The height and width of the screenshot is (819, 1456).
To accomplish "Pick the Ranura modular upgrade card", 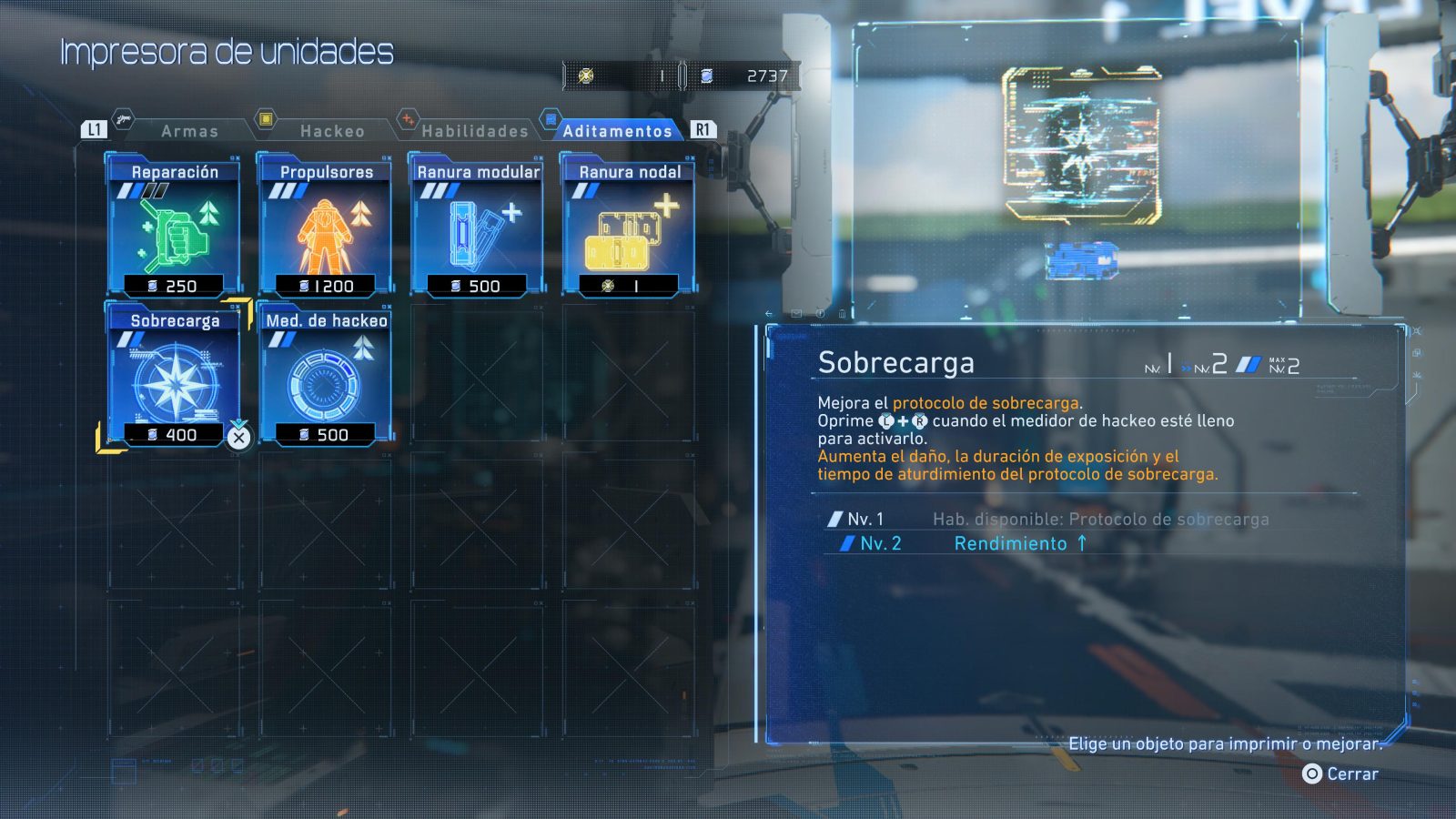I will pos(478,227).
